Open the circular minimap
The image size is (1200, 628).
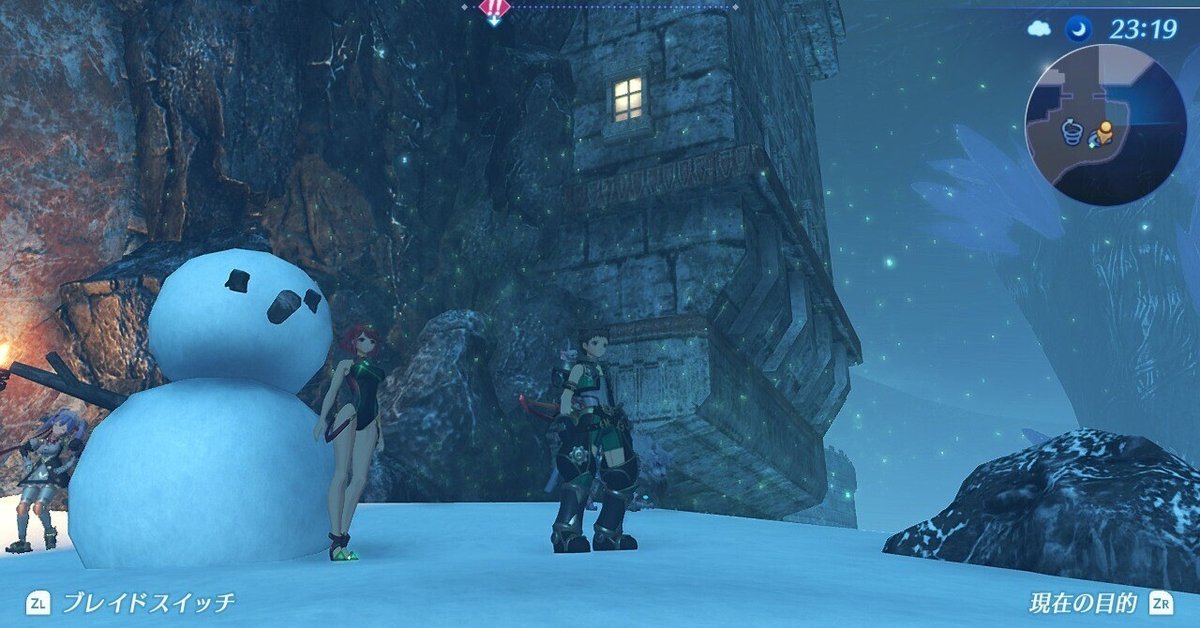1105,125
